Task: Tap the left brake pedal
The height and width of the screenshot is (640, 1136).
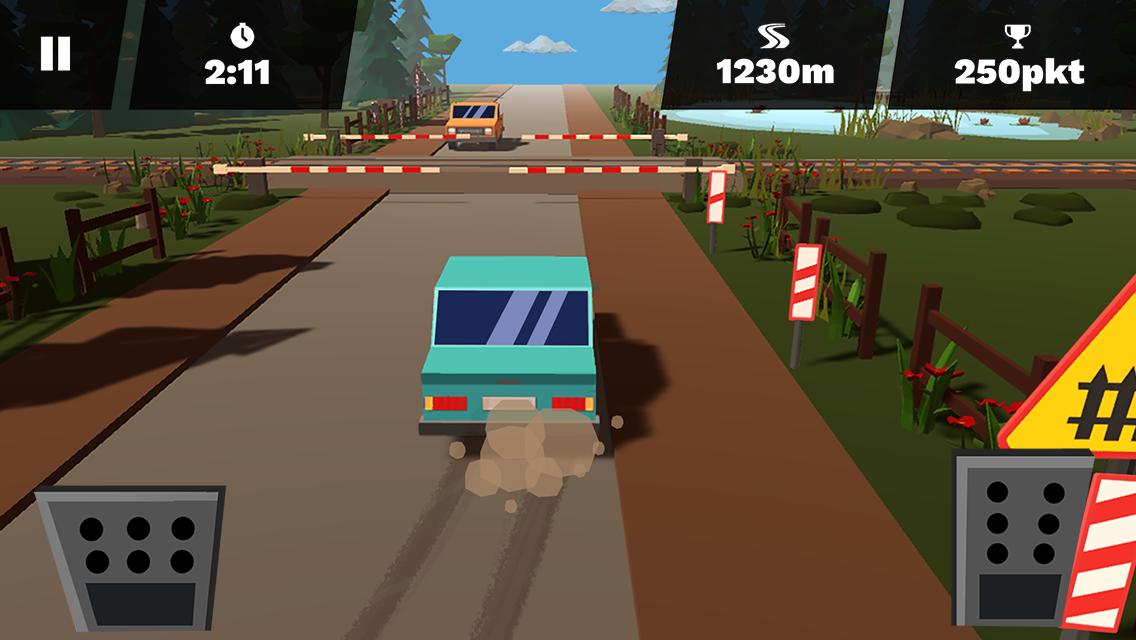Action: coord(132,556)
